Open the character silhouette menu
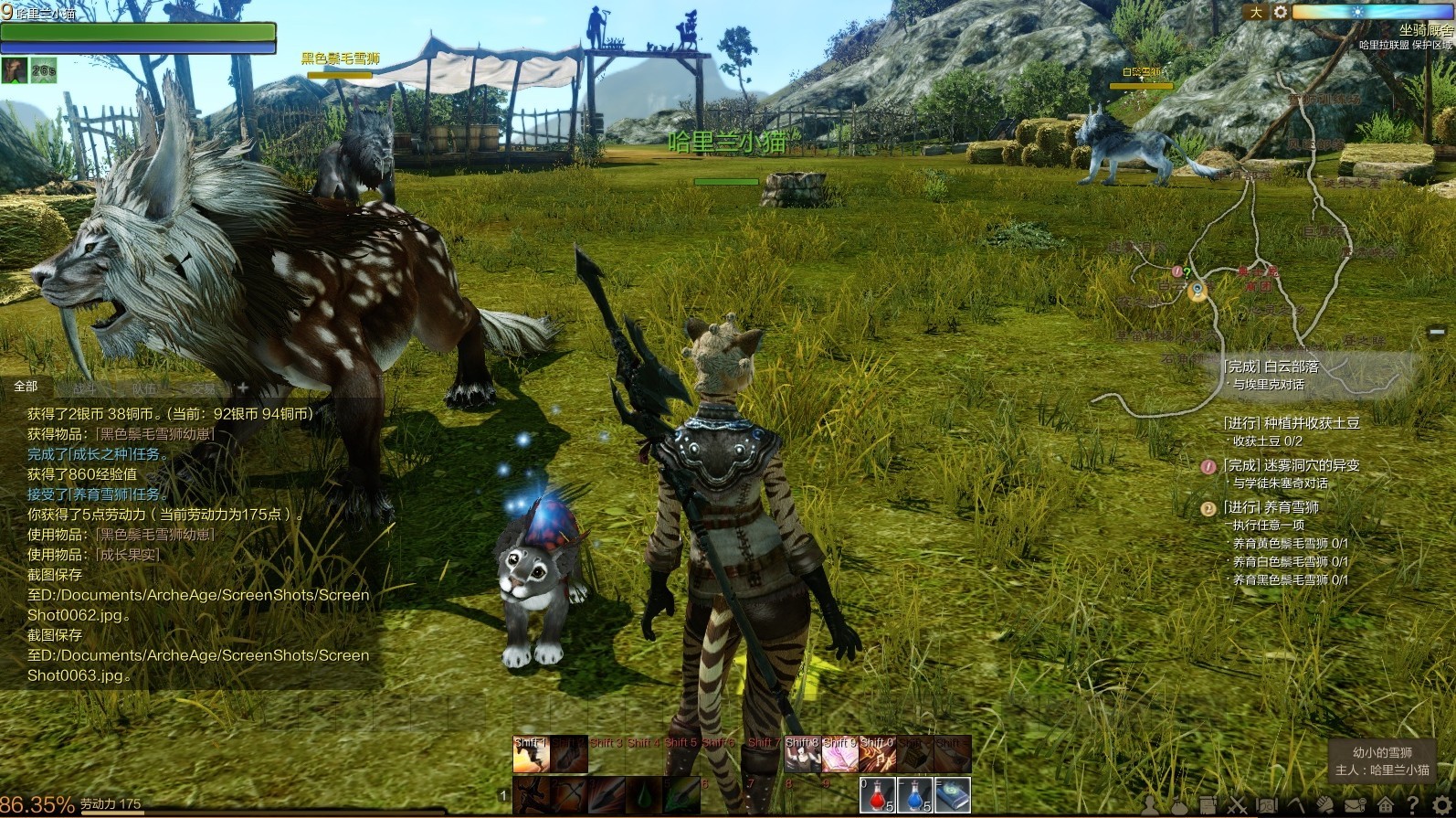Viewport: 1456px width, 818px height. pos(1150,806)
